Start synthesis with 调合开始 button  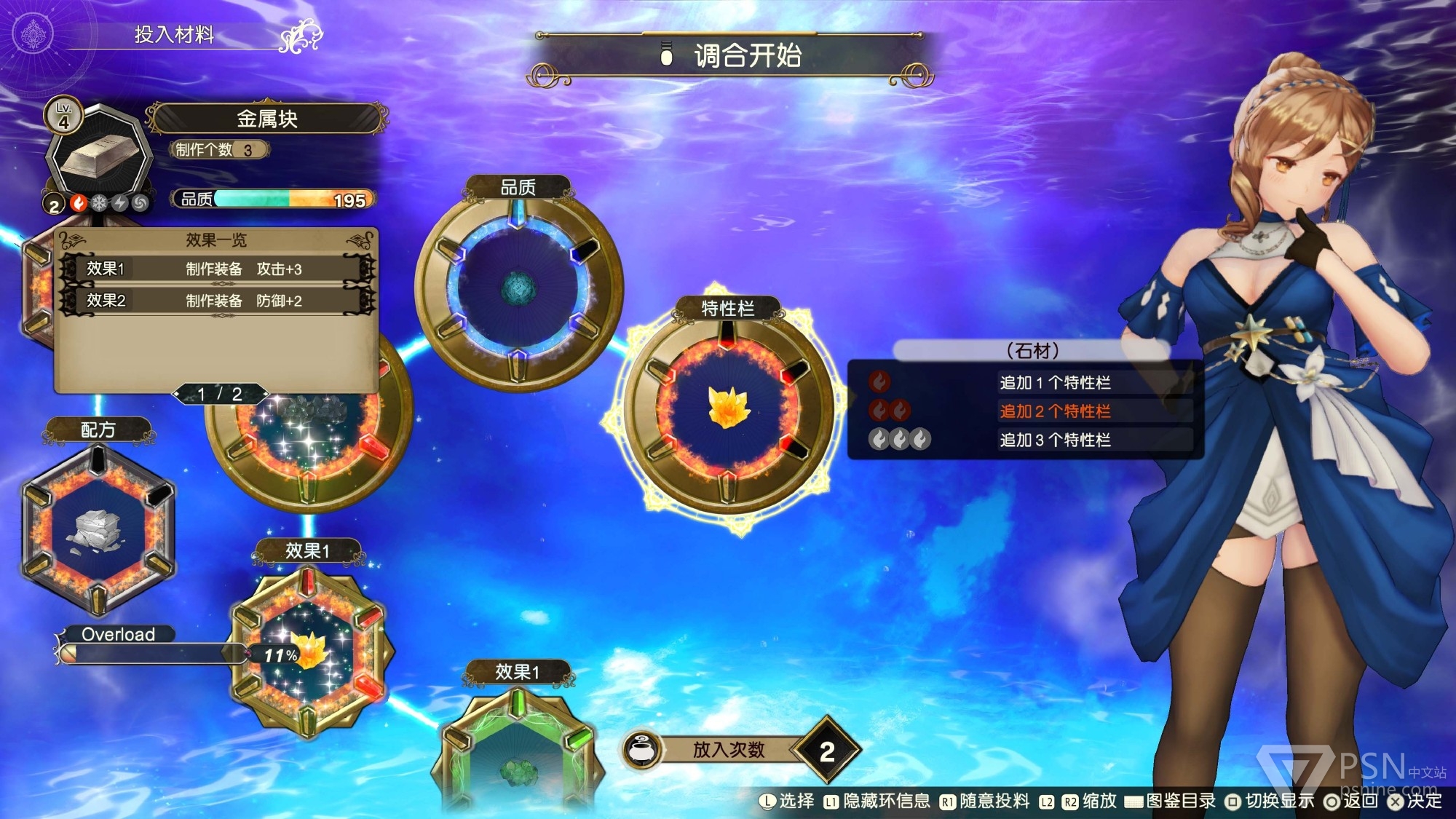coord(730,56)
